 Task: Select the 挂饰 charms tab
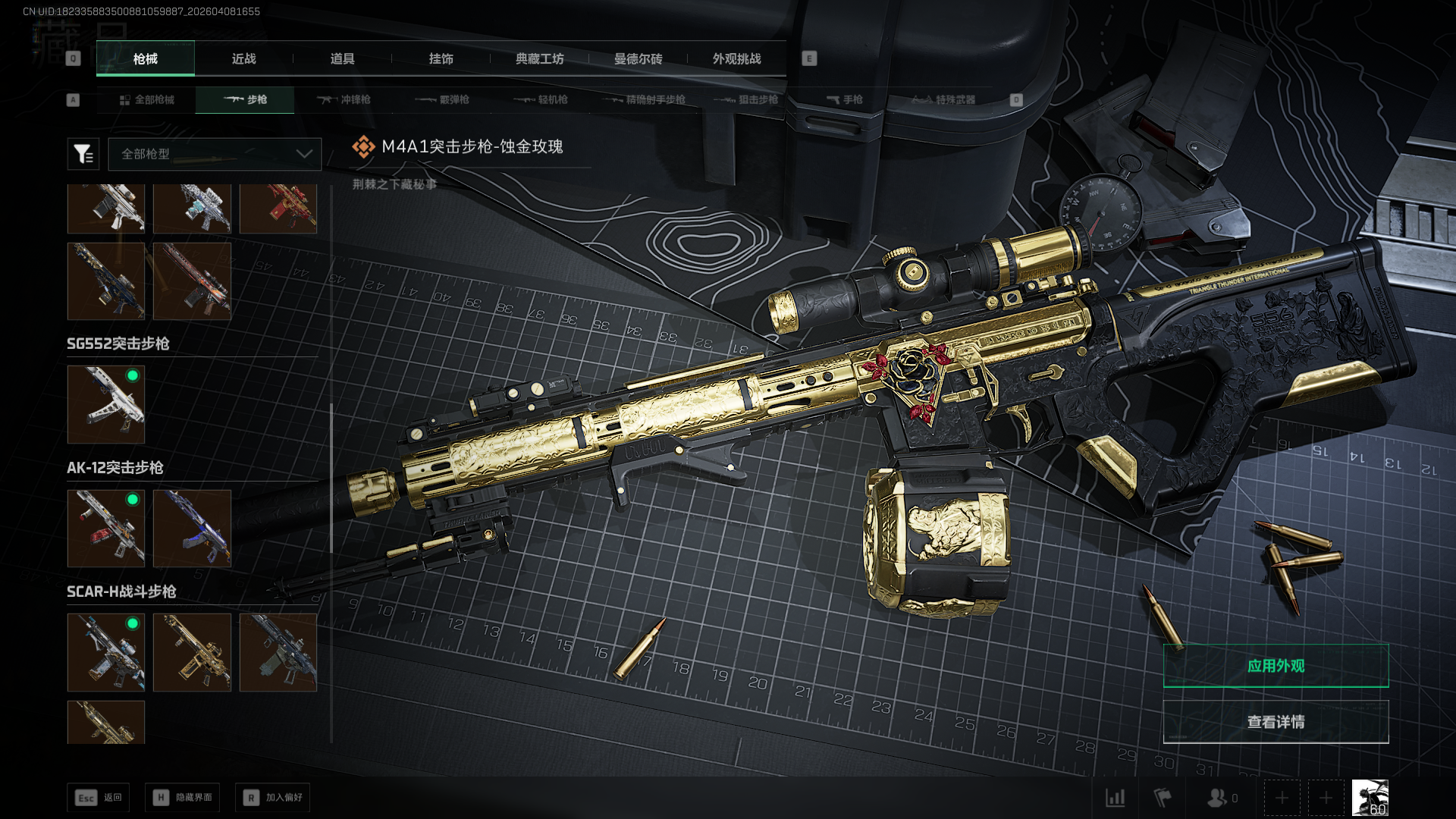[441, 59]
